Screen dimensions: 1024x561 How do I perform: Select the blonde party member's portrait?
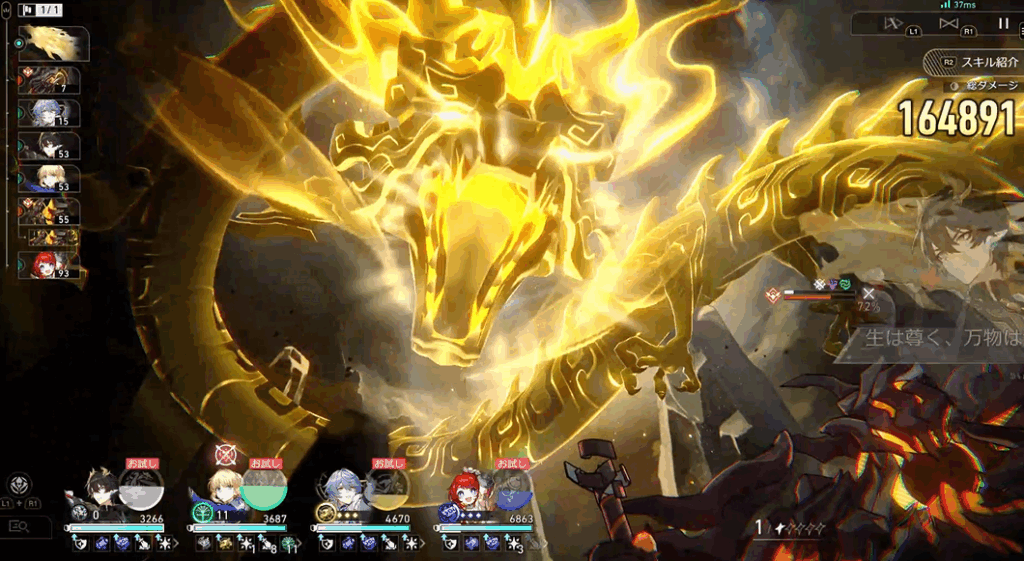[224, 491]
